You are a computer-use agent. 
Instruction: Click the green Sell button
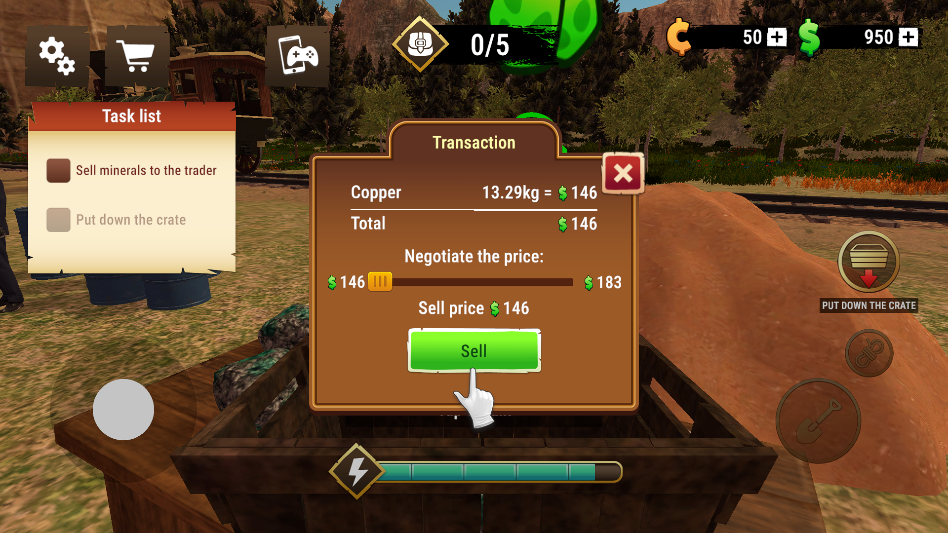click(474, 351)
